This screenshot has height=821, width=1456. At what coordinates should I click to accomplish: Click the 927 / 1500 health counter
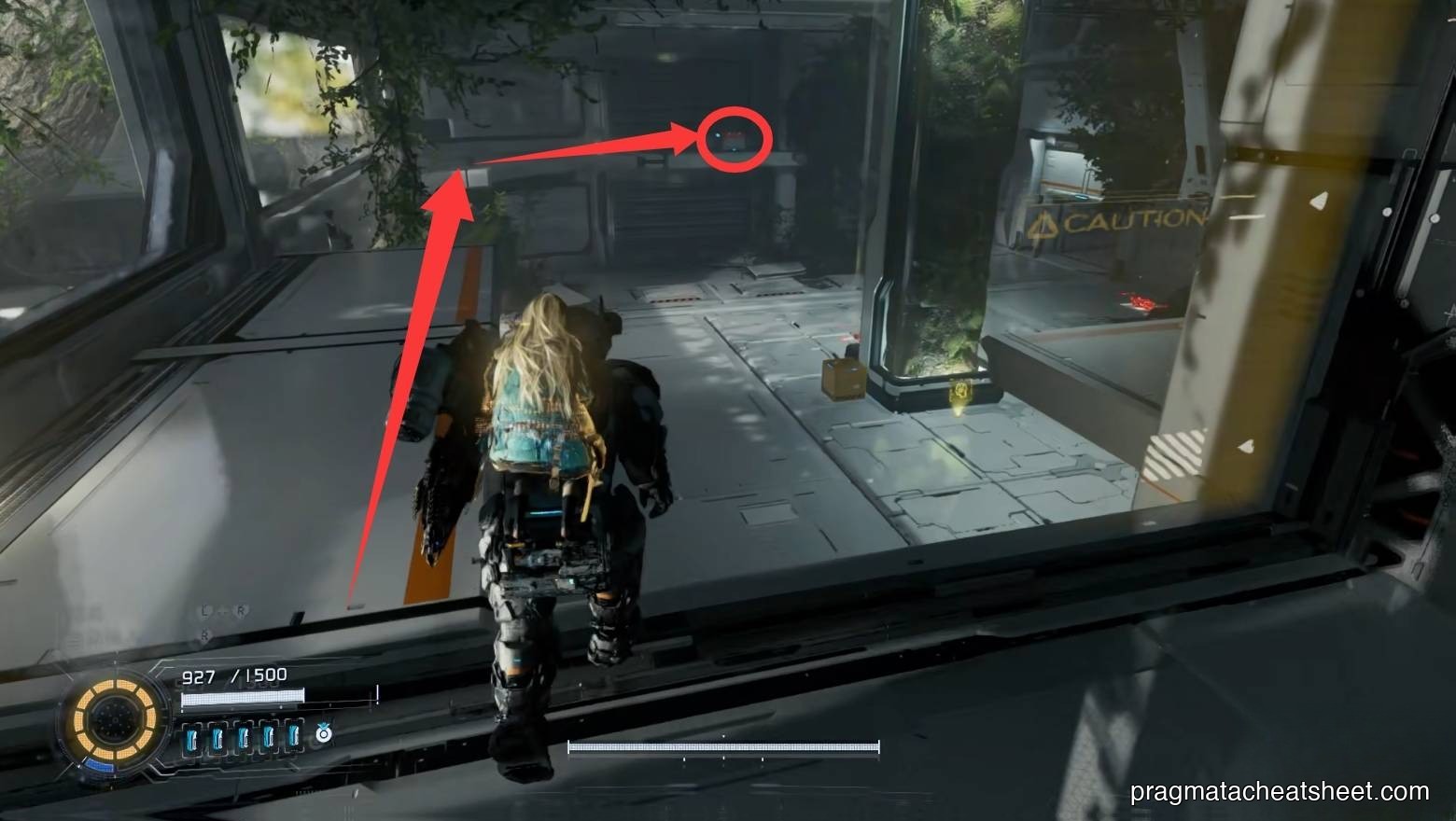pyautogui.click(x=233, y=675)
